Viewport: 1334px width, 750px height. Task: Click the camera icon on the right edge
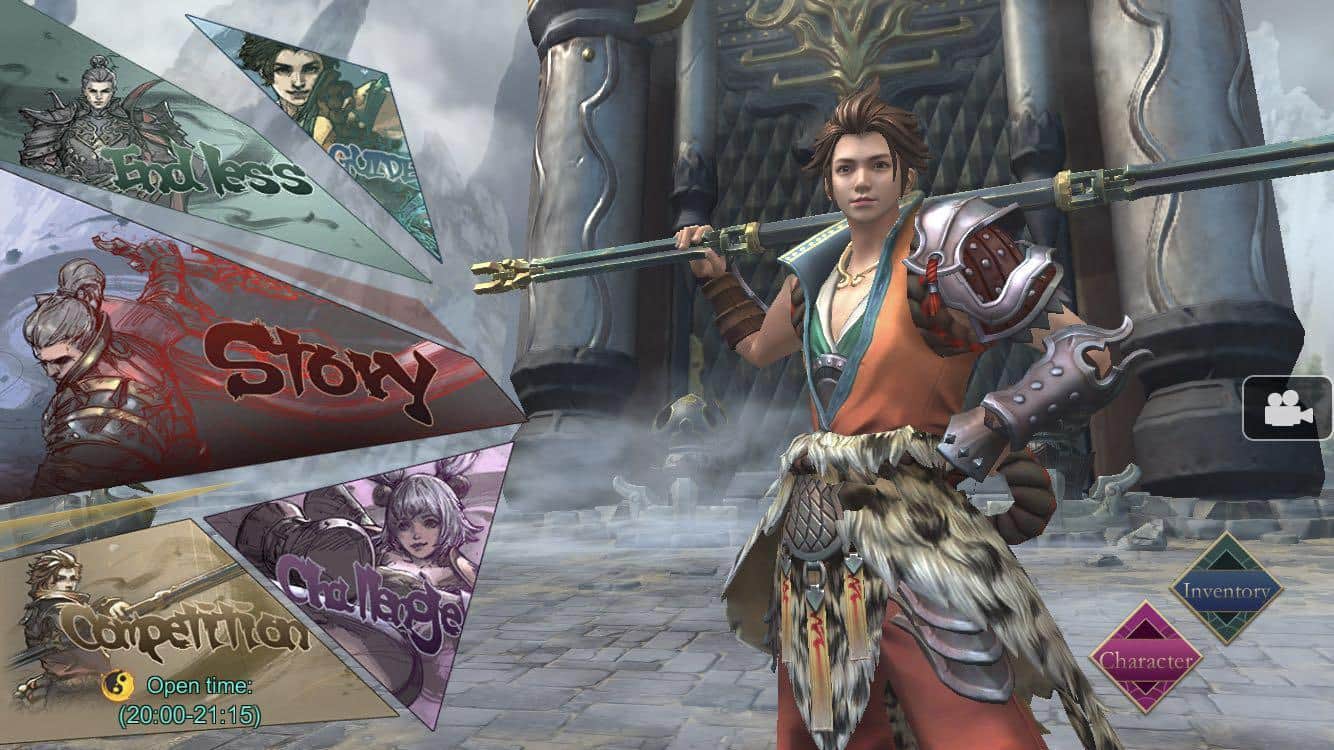1288,410
